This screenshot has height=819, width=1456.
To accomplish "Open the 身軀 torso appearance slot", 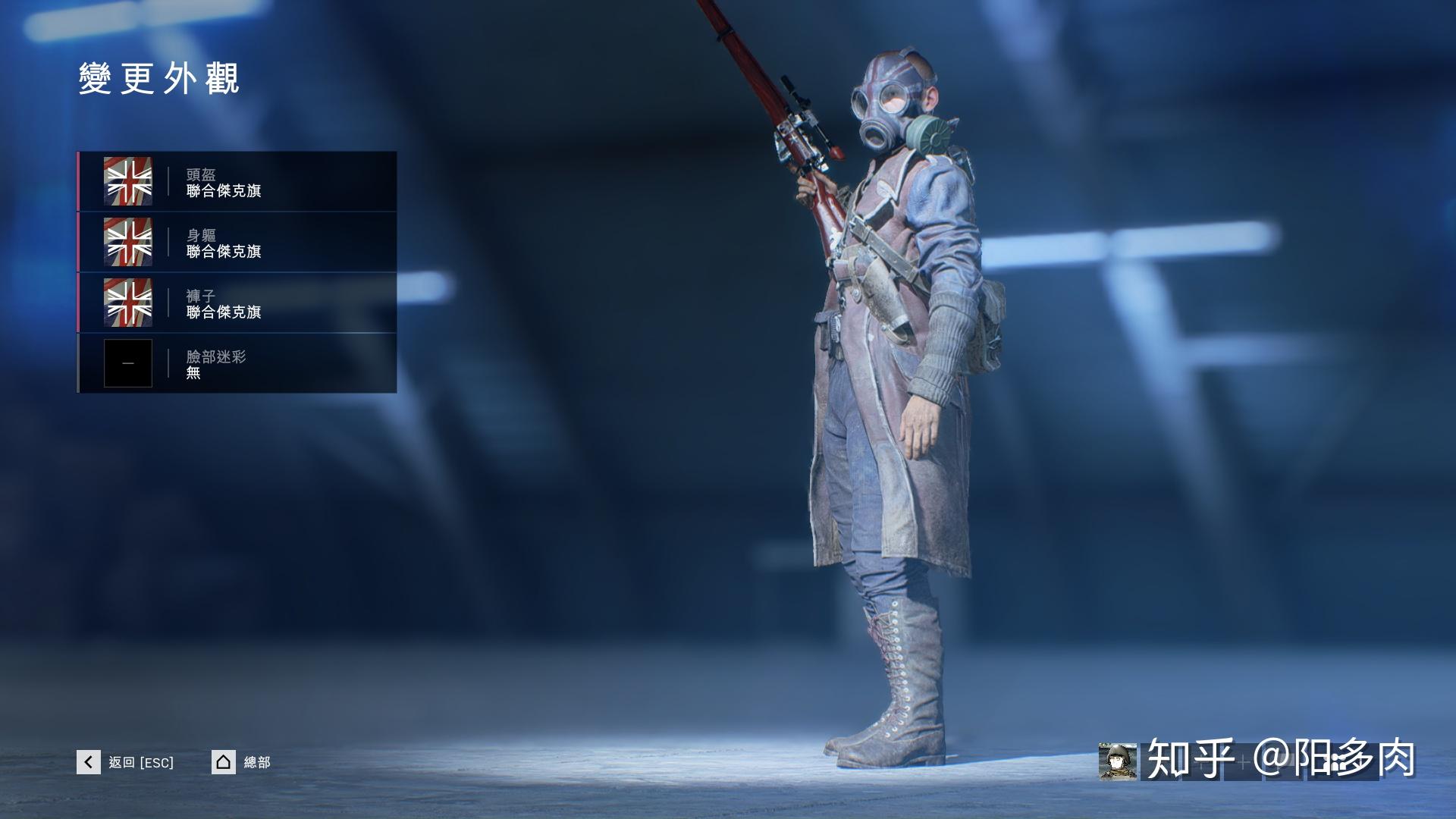I will point(237,243).
